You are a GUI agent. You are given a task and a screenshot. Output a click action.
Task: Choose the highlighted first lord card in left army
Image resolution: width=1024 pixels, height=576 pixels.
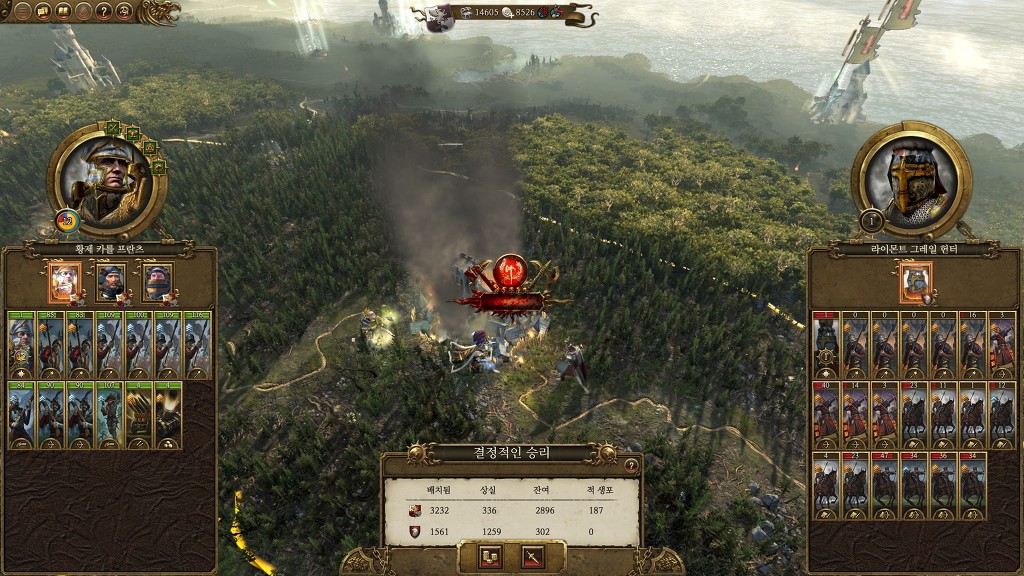click(x=65, y=281)
